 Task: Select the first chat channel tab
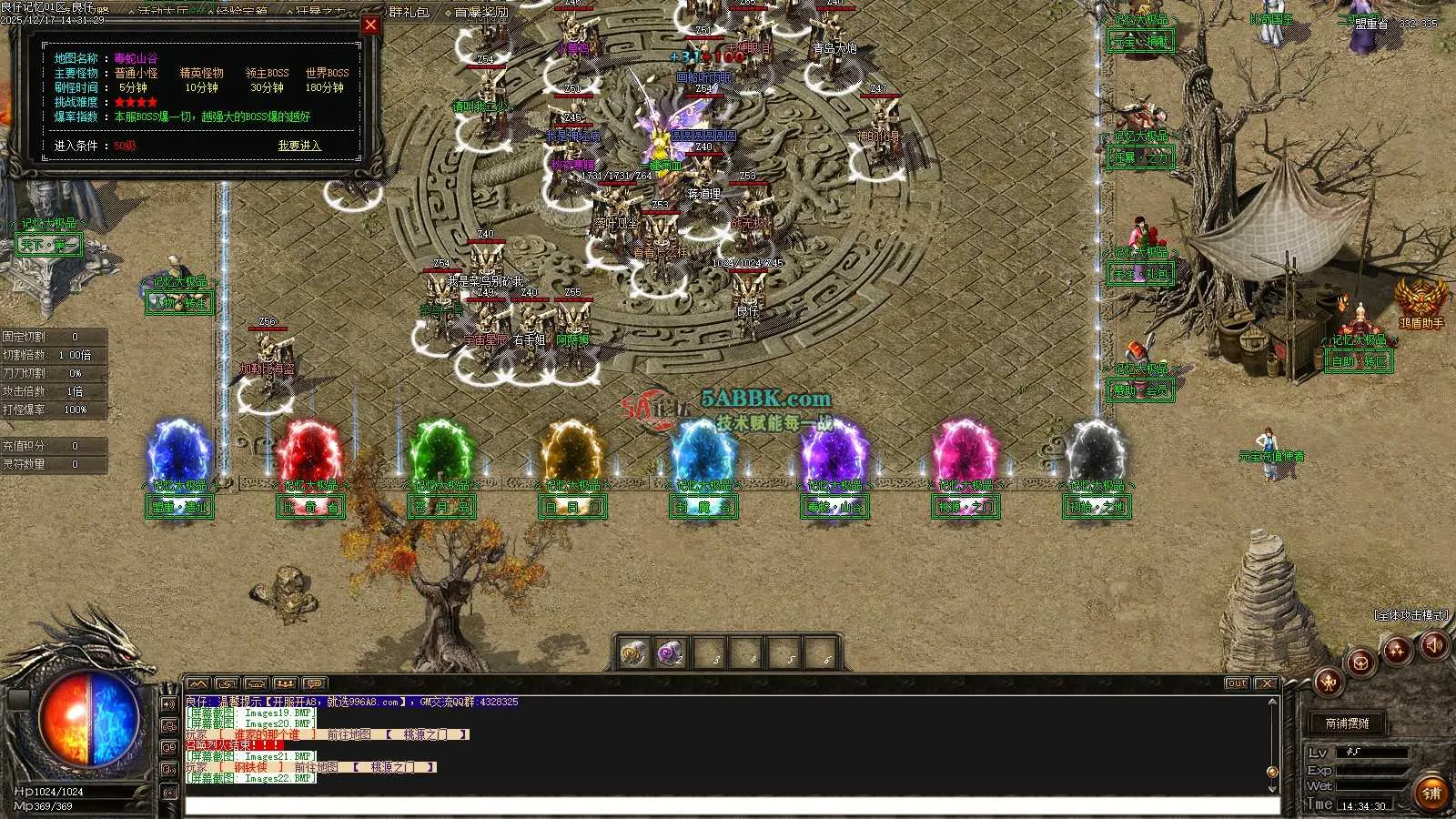198,683
